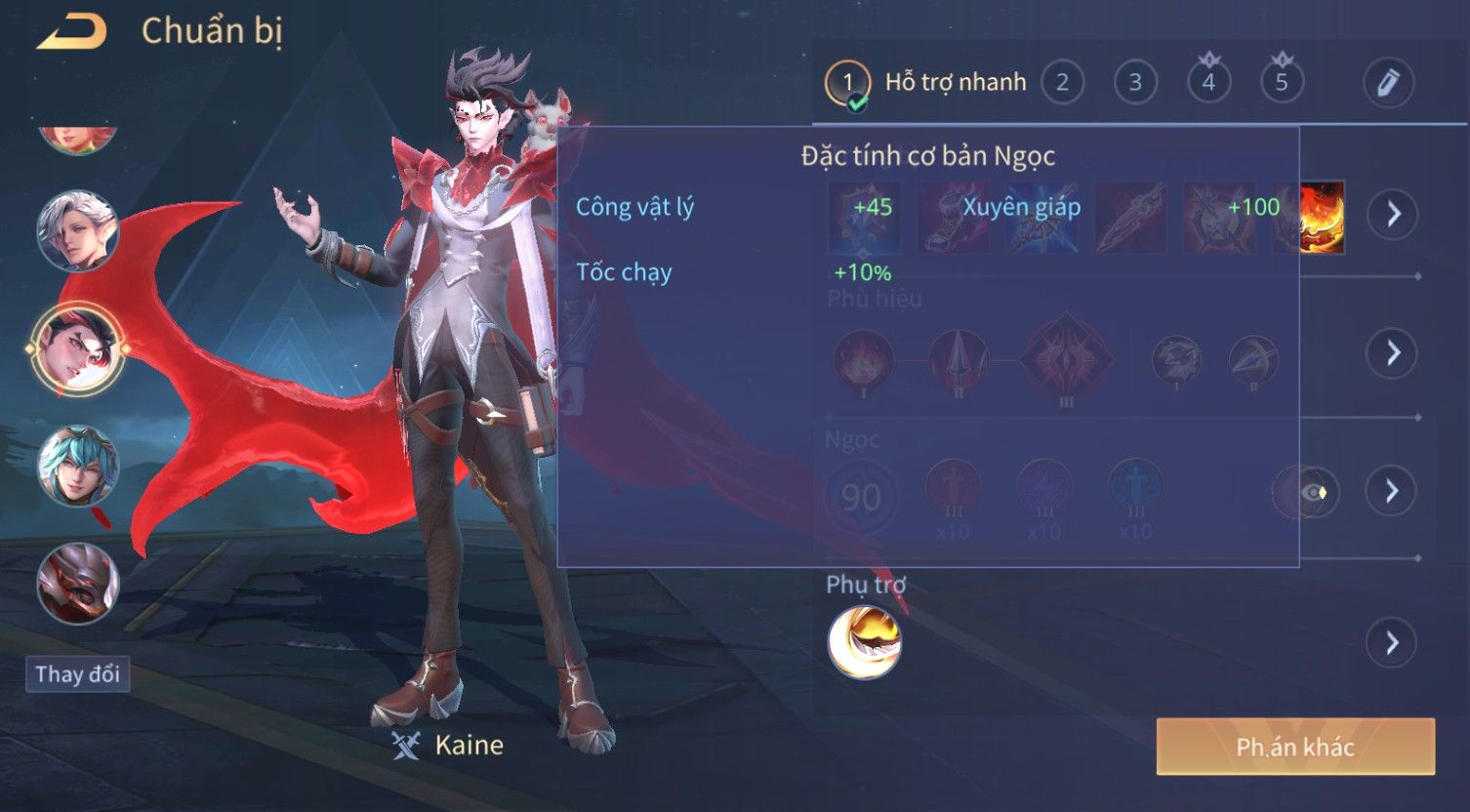Edit preset with the pencil icon
Image resolution: width=1470 pixels, height=812 pixels.
(1388, 83)
